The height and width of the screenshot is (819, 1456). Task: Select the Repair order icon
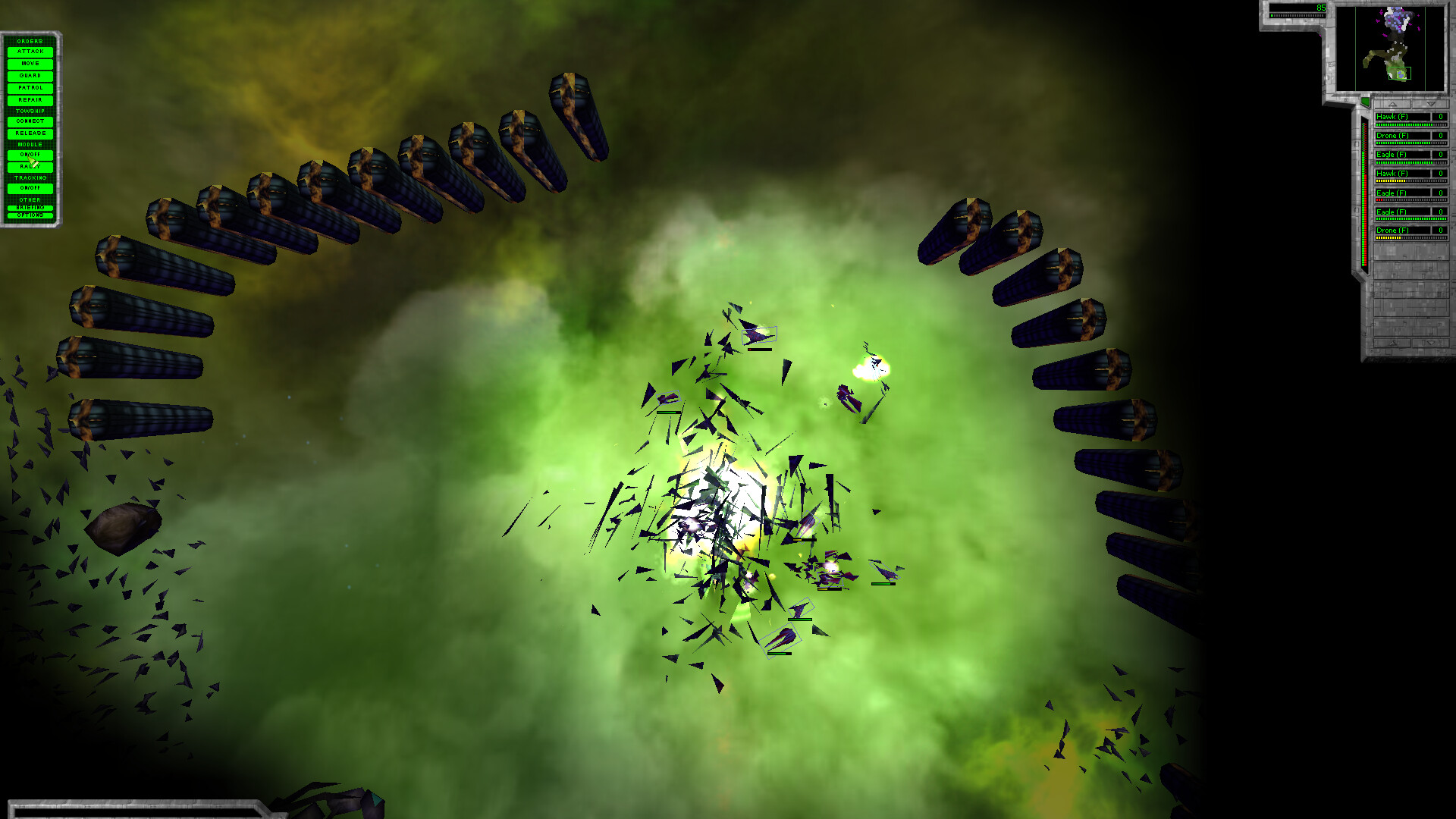point(30,100)
